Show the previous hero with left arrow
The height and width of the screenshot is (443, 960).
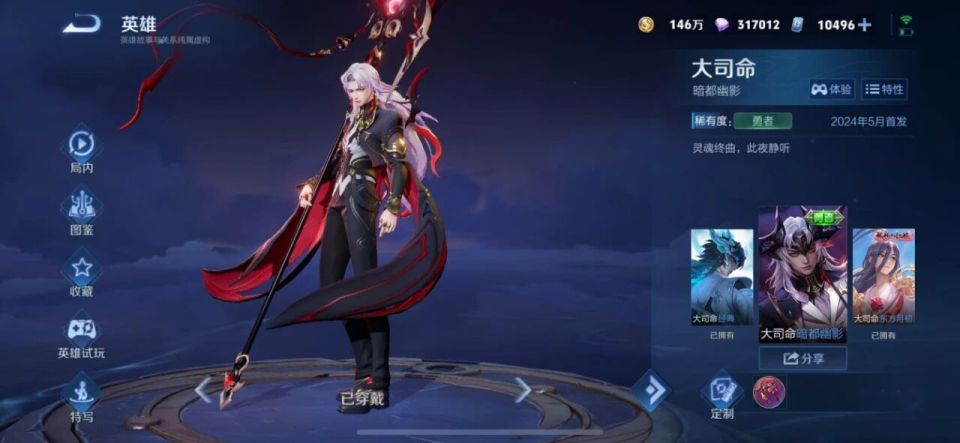click(x=204, y=389)
